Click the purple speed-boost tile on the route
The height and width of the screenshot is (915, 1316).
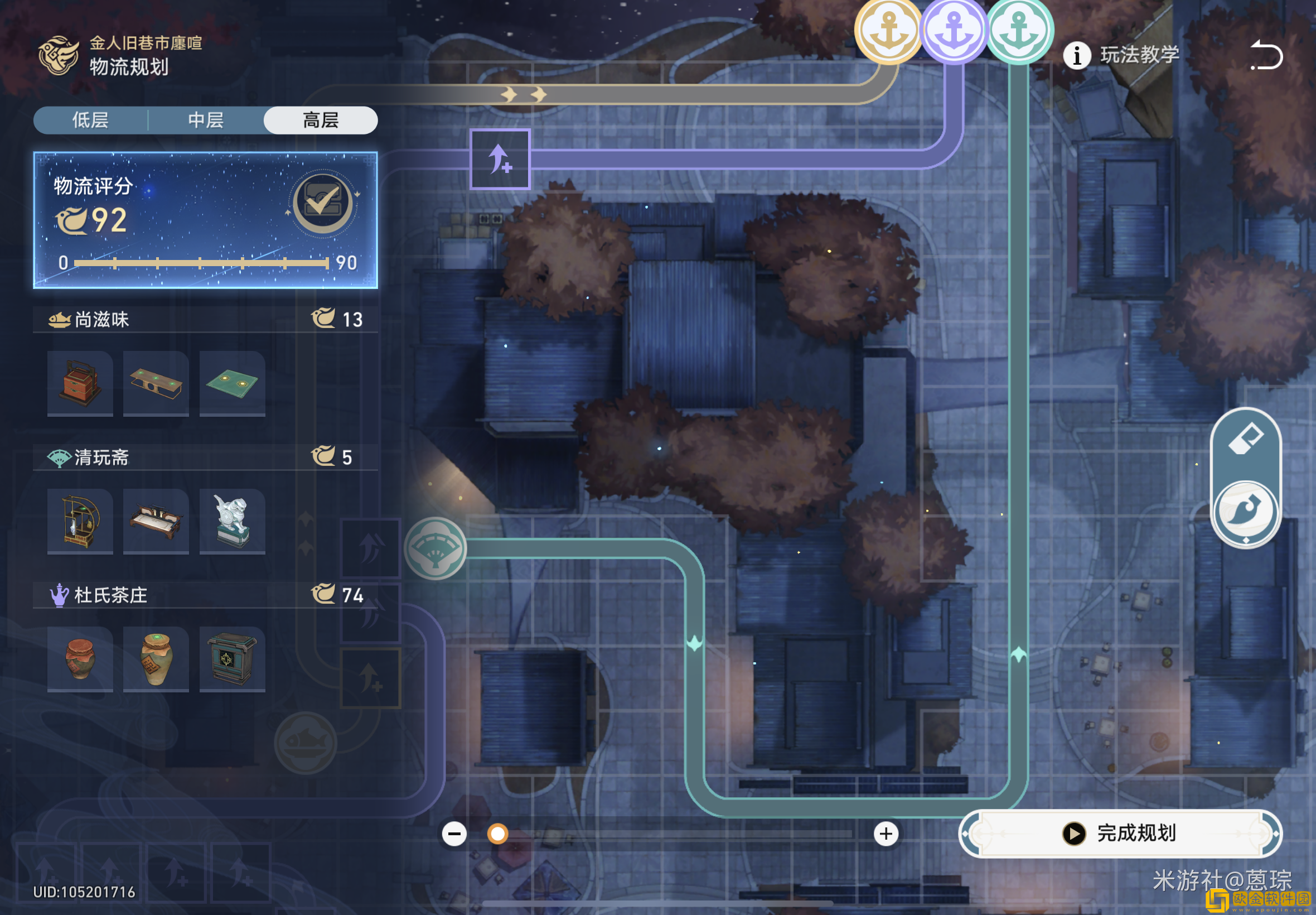coord(500,159)
